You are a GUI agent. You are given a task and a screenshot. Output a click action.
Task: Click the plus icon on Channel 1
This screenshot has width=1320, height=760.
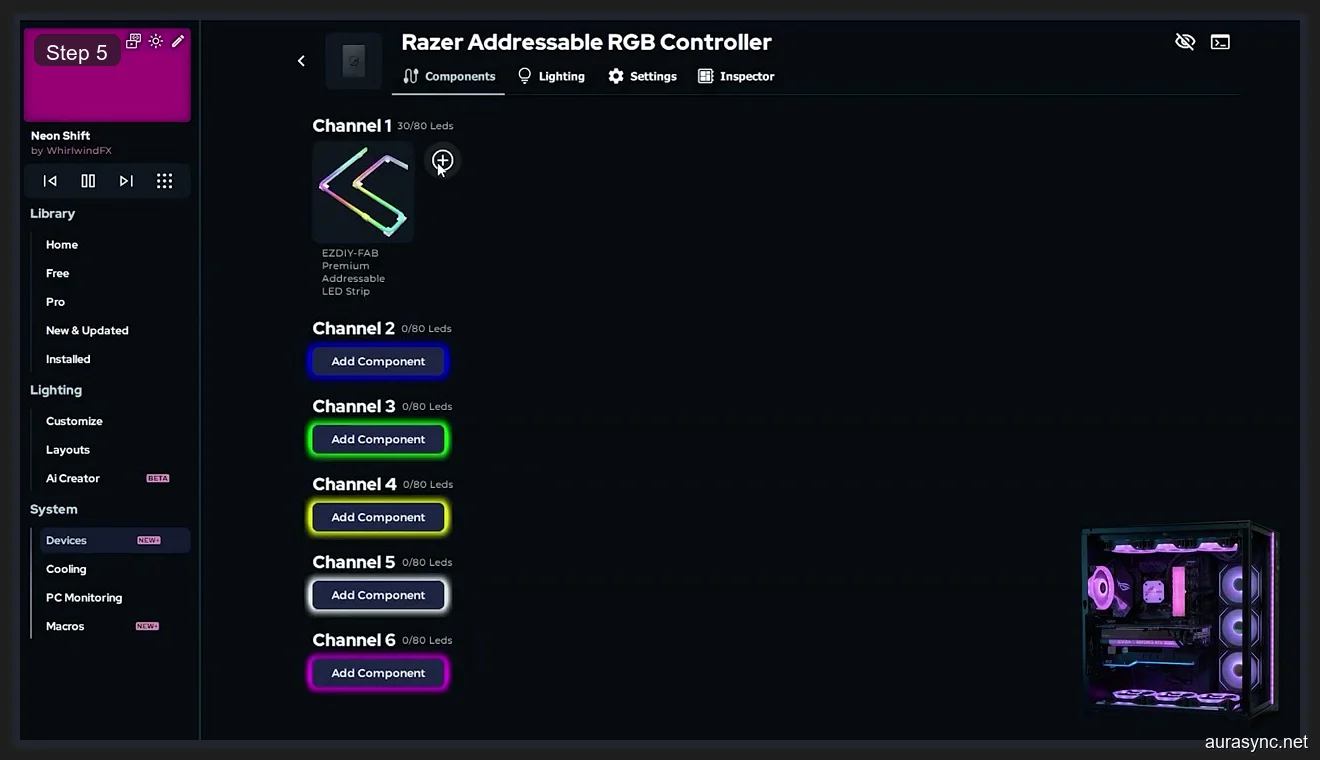tap(441, 160)
